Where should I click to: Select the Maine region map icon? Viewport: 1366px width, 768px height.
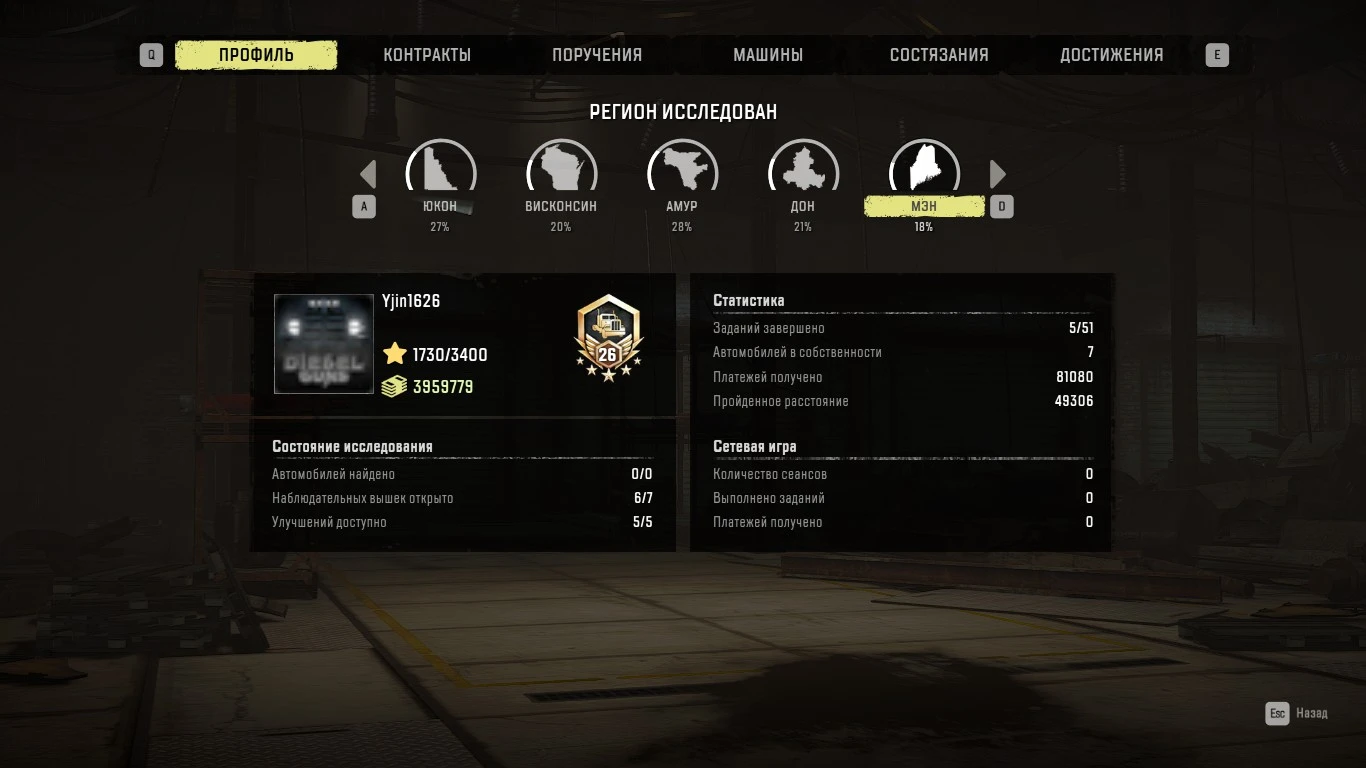click(923, 169)
